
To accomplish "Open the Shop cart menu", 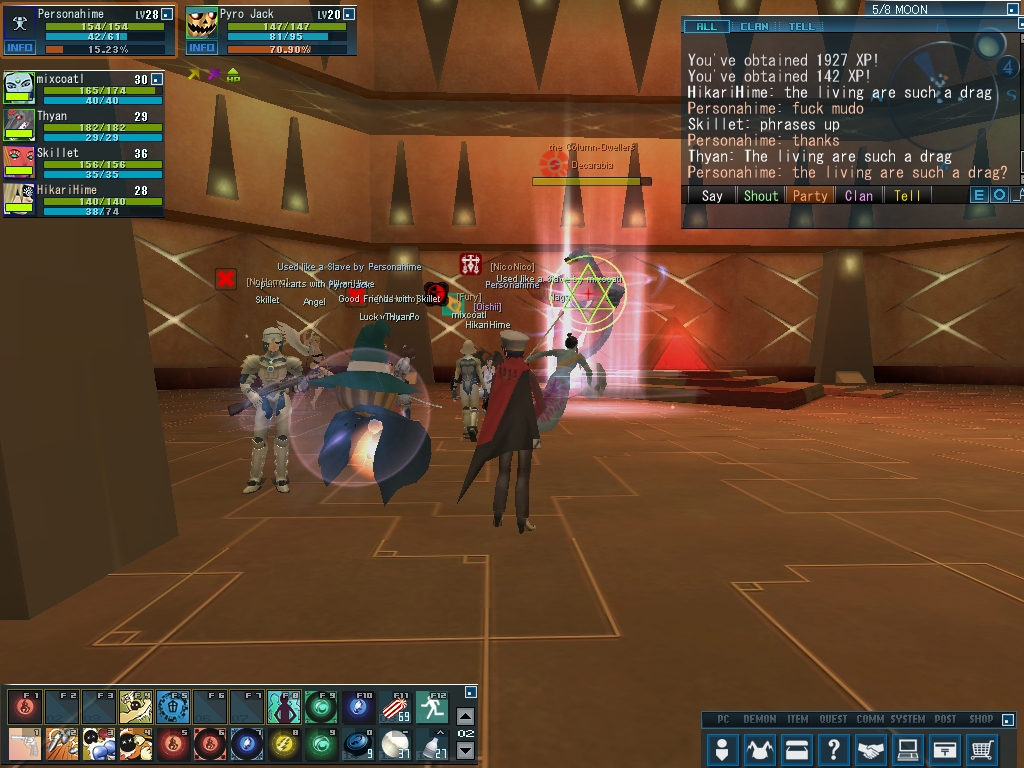I will [x=982, y=748].
